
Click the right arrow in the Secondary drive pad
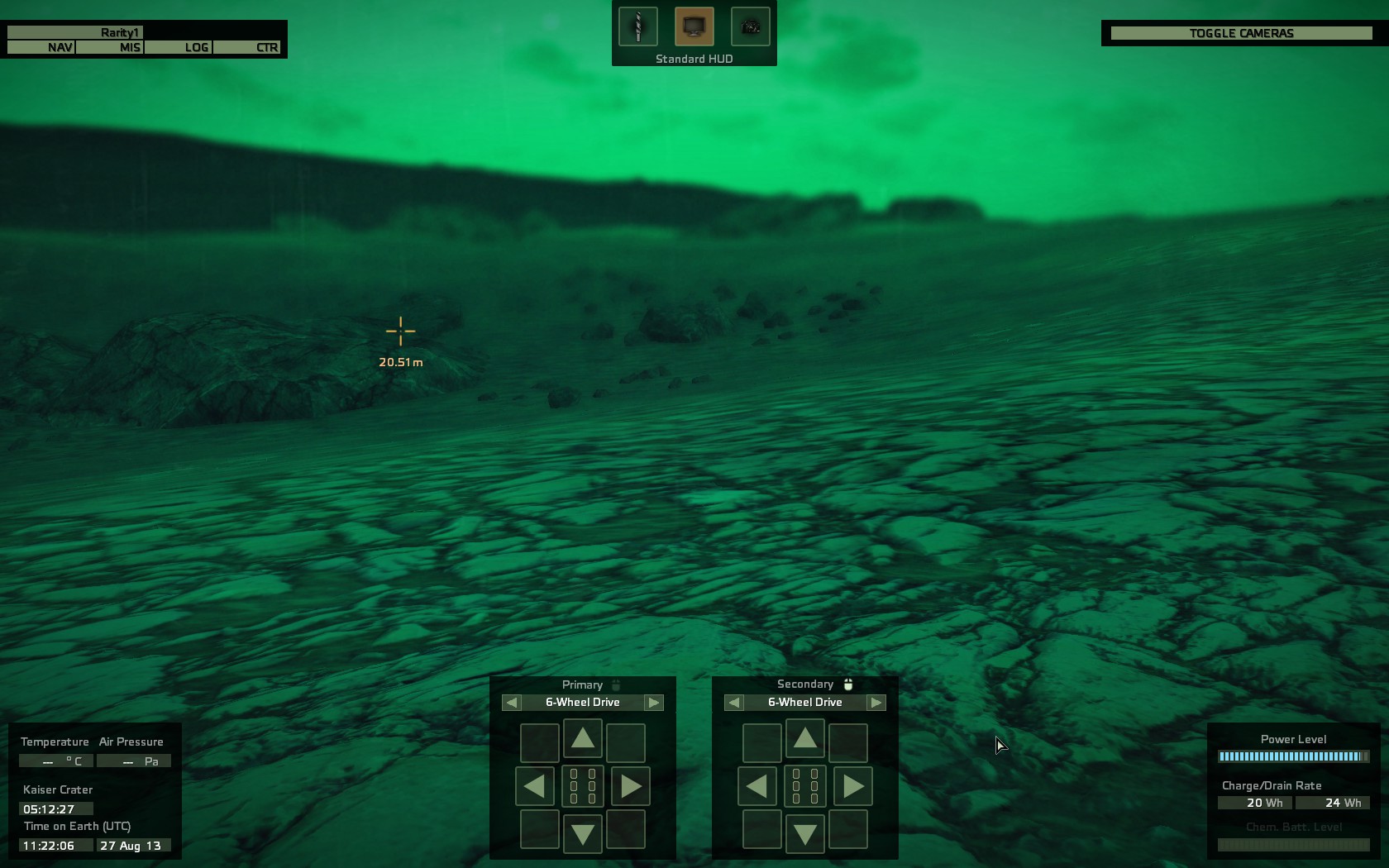(x=852, y=786)
